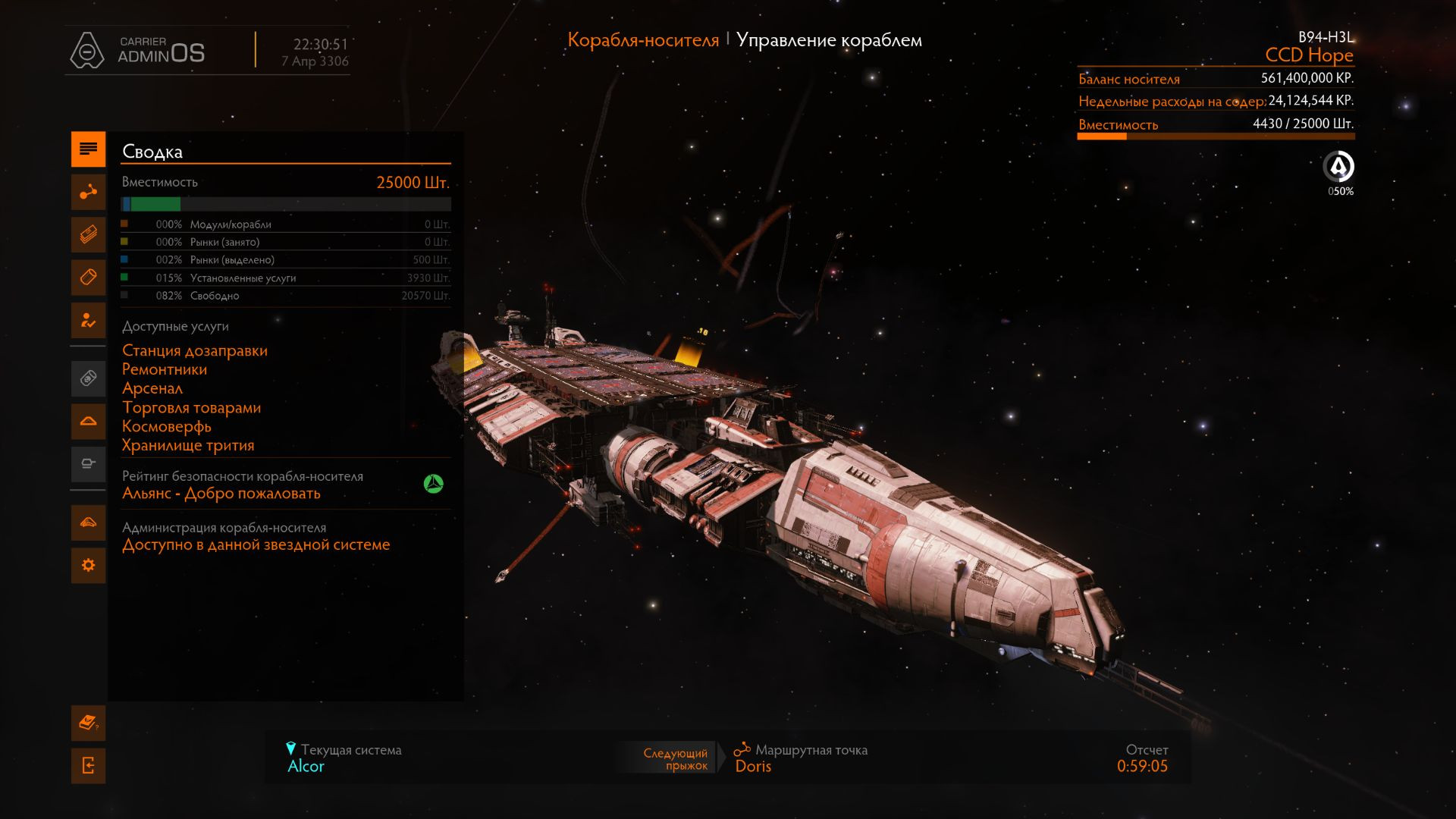1456x819 pixels.
Task: Show the crew management tab with person icon
Action: [x=88, y=320]
